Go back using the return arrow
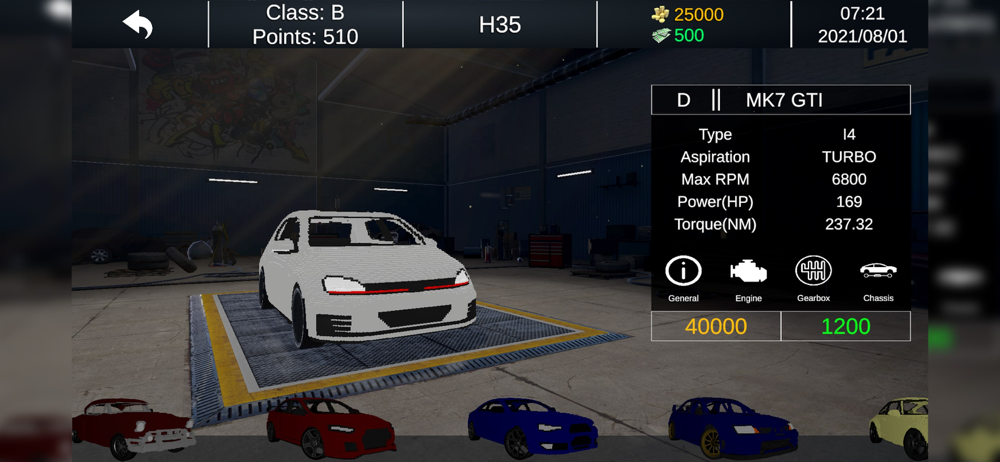This screenshot has width=1000, height=462. coord(138,24)
